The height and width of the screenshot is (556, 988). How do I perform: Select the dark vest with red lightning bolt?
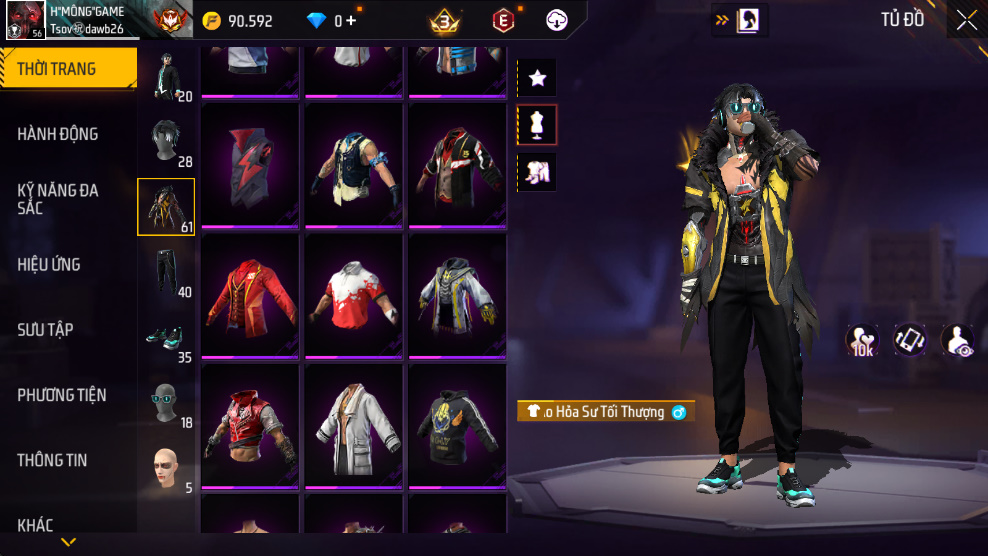point(250,165)
